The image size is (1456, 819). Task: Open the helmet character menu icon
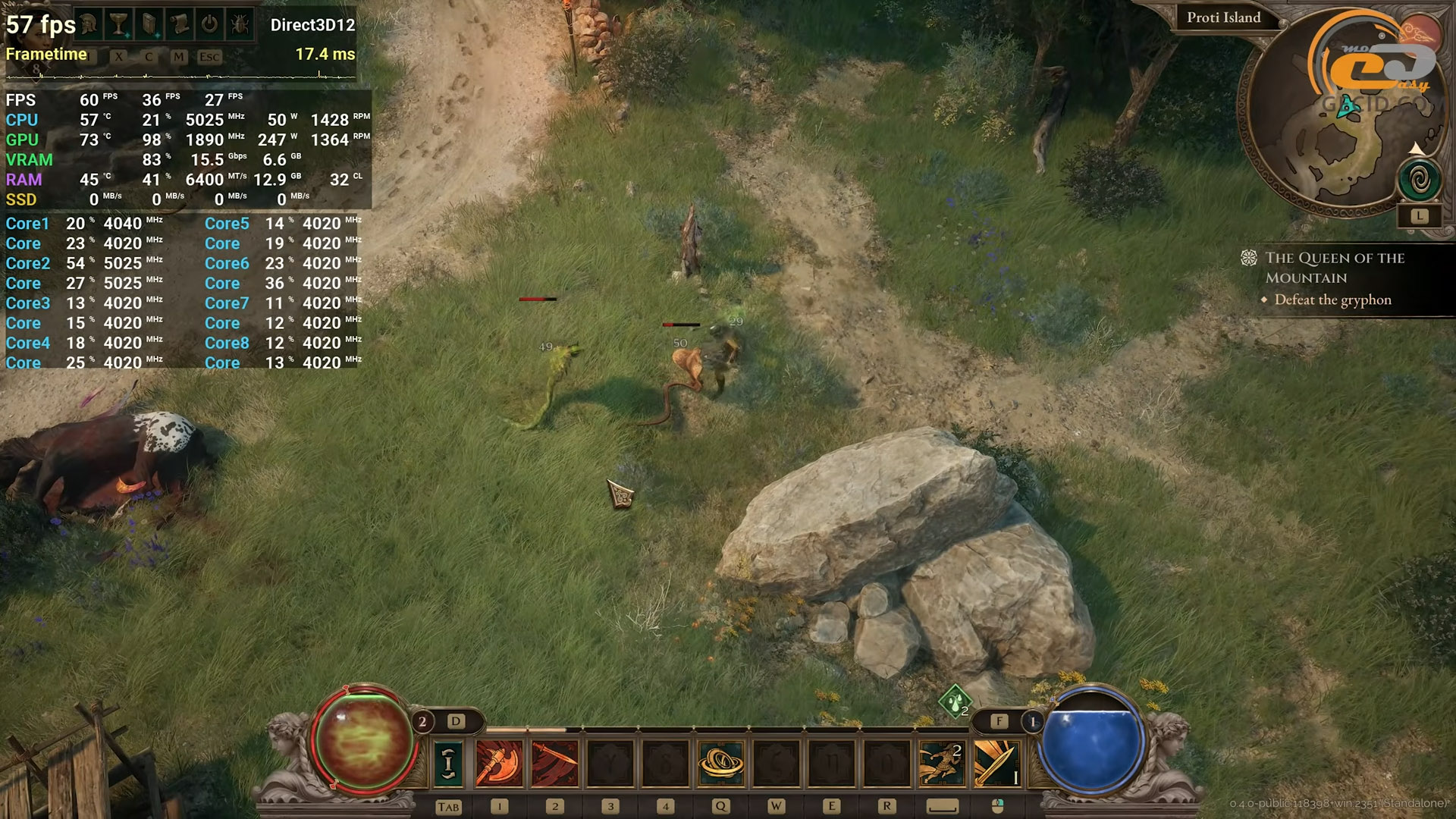pyautogui.click(x=89, y=24)
